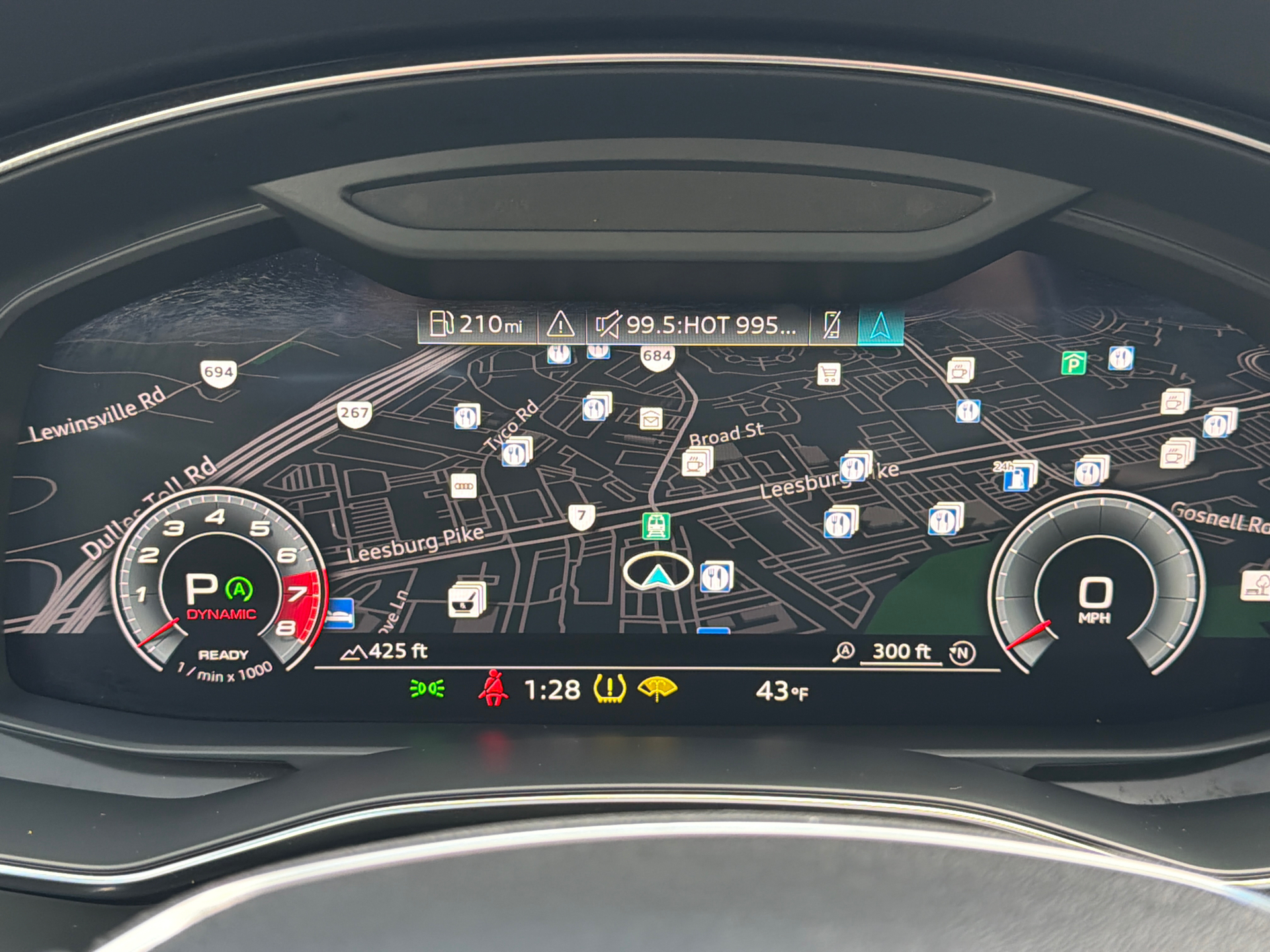Screen dimensions: 1270x952
Task: Select the mail/post office map icon
Action: pyautogui.click(x=652, y=418)
